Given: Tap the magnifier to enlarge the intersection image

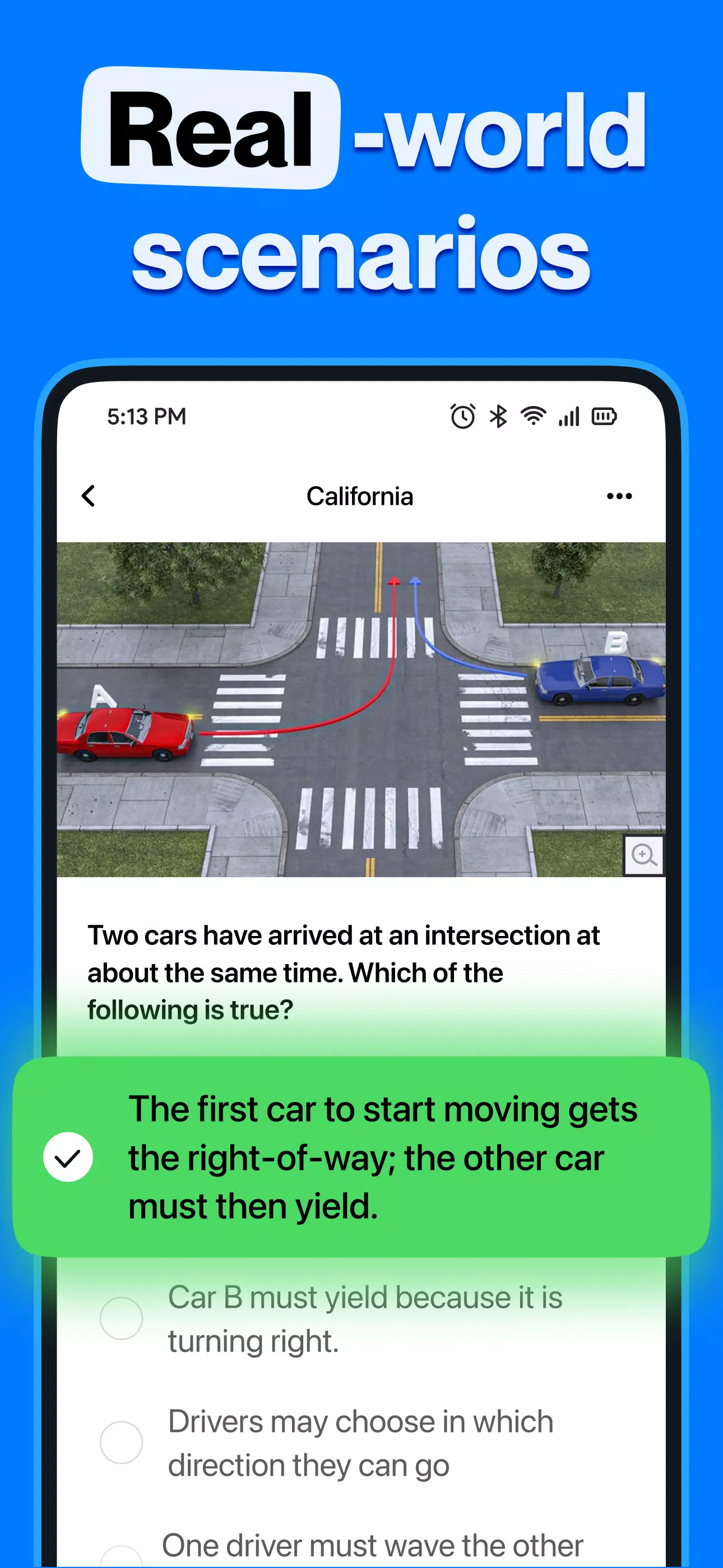Looking at the screenshot, I should 645,855.
